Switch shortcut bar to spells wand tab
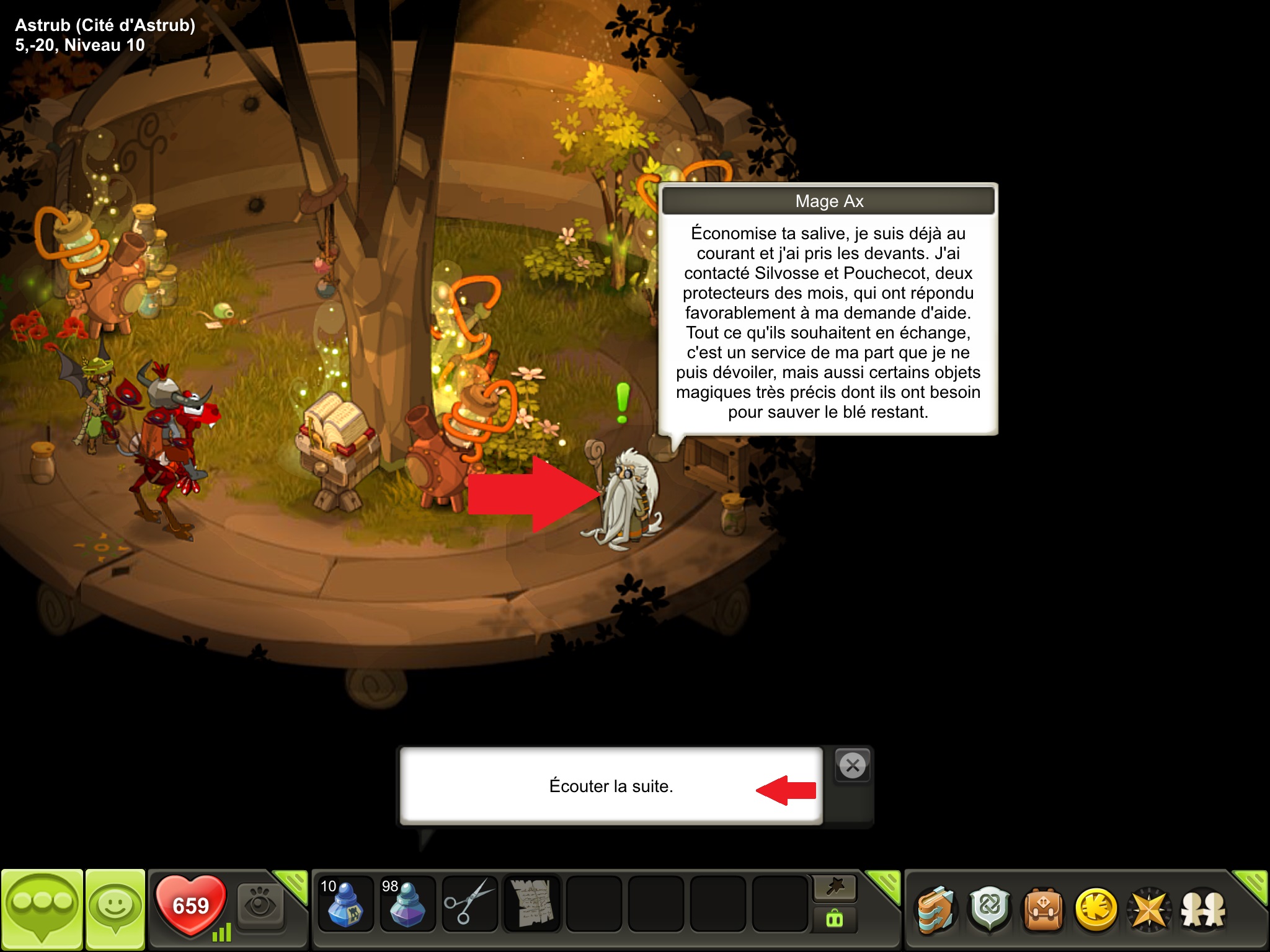Image resolution: width=1270 pixels, height=952 pixels. click(835, 888)
